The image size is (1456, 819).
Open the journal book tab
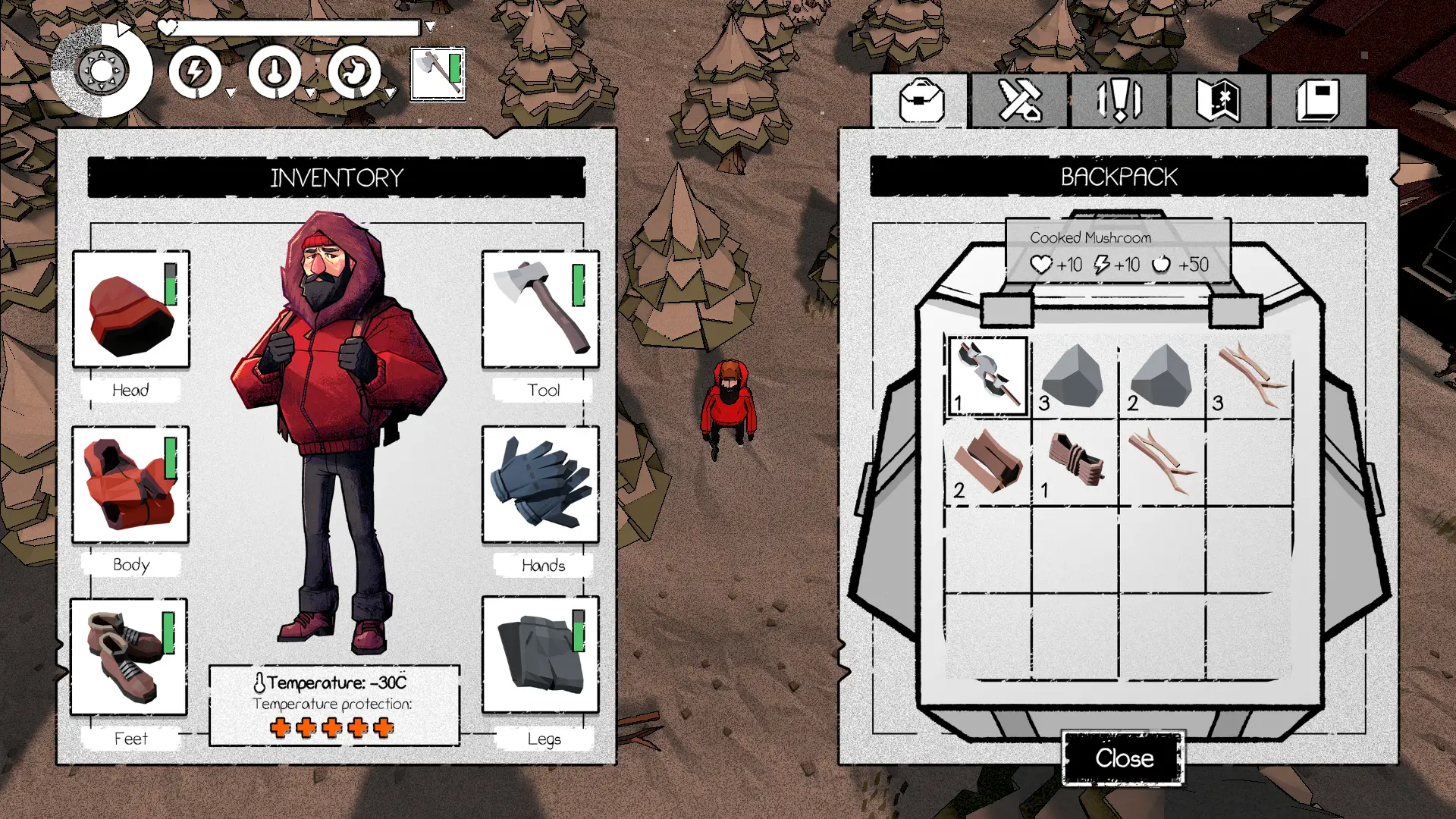point(1318,100)
